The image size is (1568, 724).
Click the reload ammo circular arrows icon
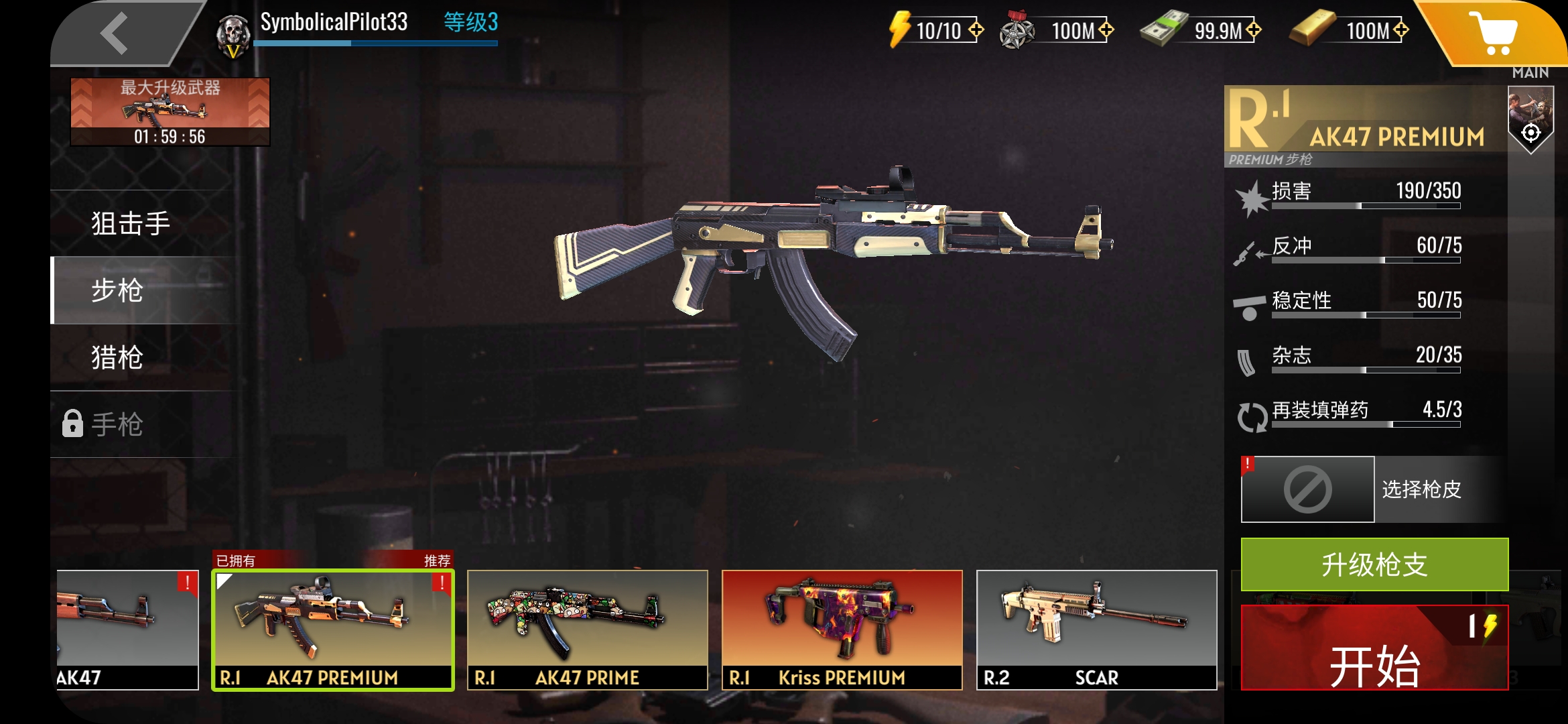pos(1250,416)
